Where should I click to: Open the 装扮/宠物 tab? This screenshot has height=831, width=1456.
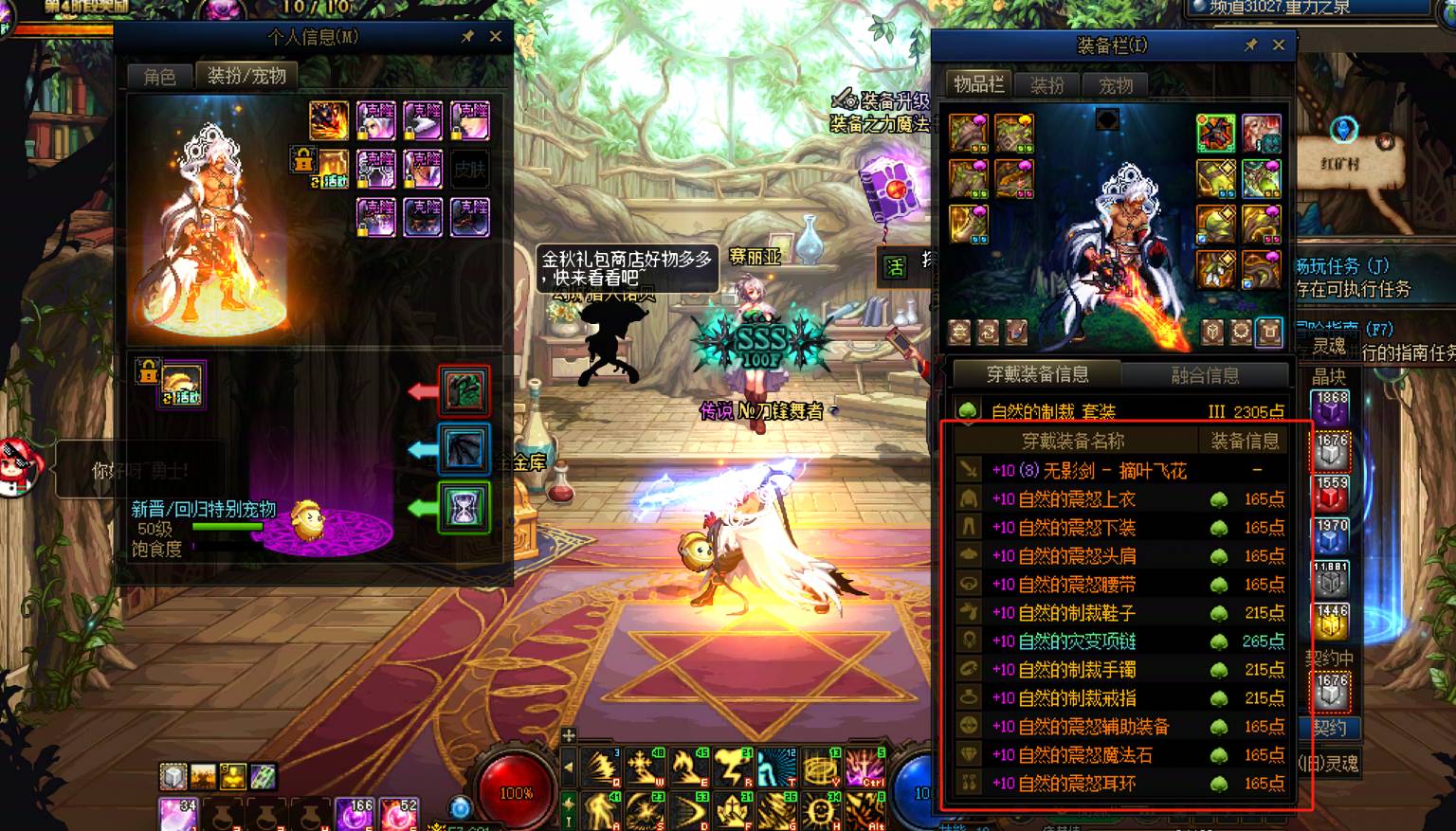tap(246, 76)
